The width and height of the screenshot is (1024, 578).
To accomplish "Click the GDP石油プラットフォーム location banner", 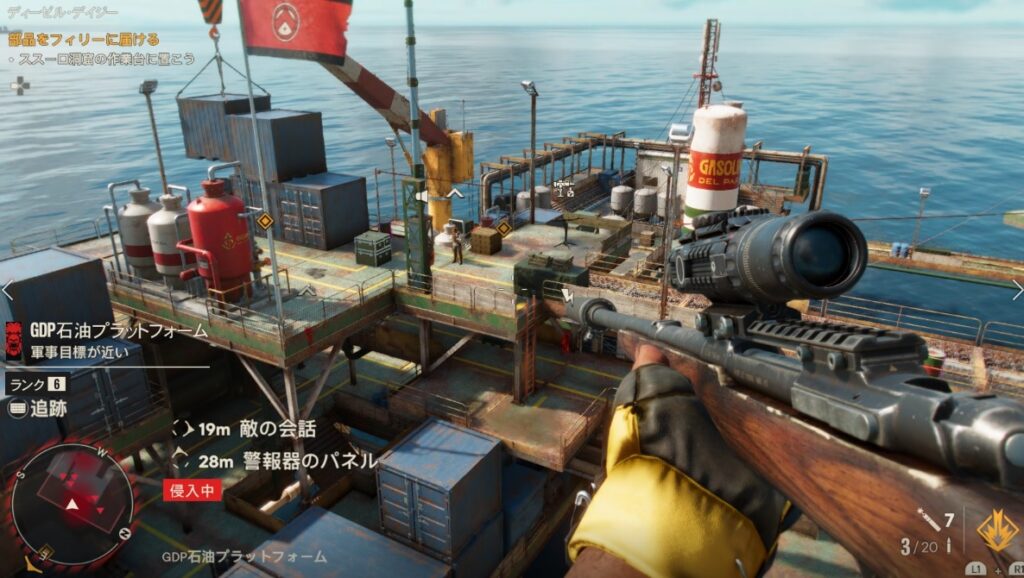I will (x=118, y=331).
